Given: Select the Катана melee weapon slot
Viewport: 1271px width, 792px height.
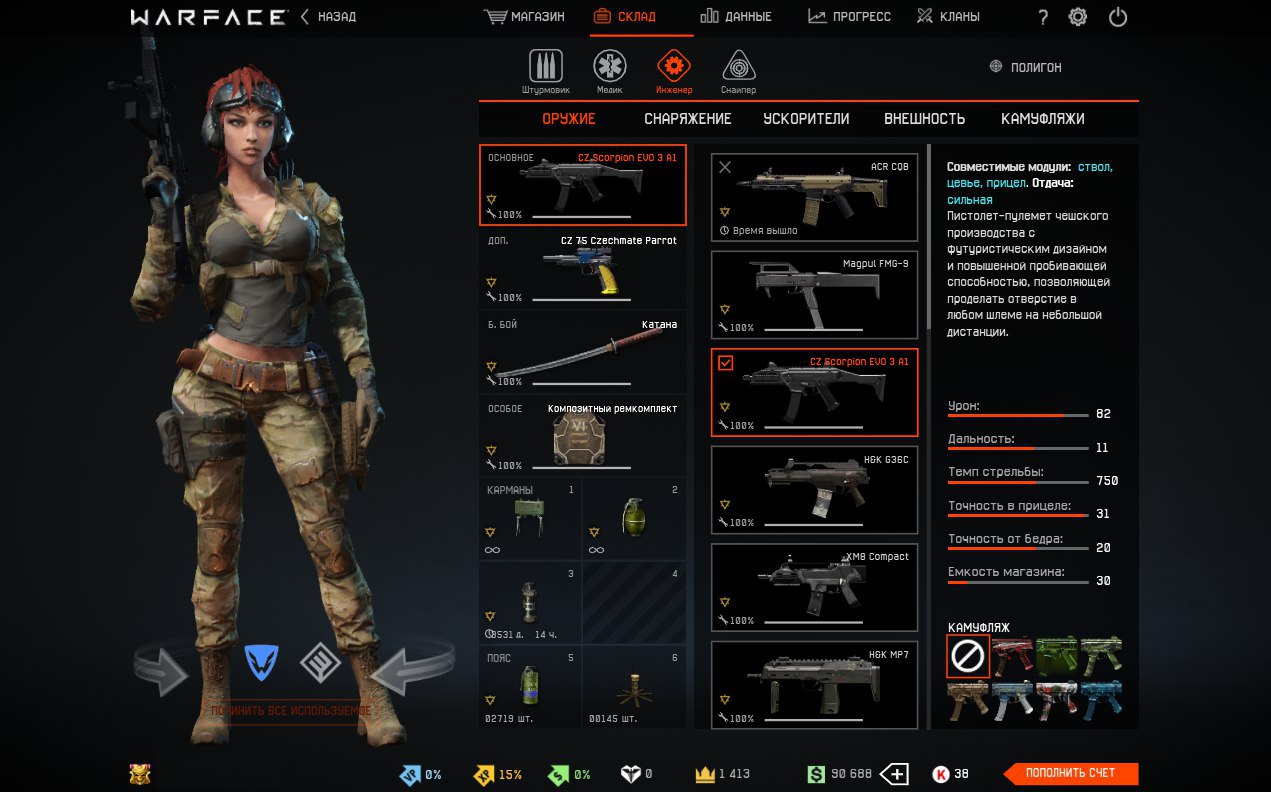Looking at the screenshot, I should 582,351.
